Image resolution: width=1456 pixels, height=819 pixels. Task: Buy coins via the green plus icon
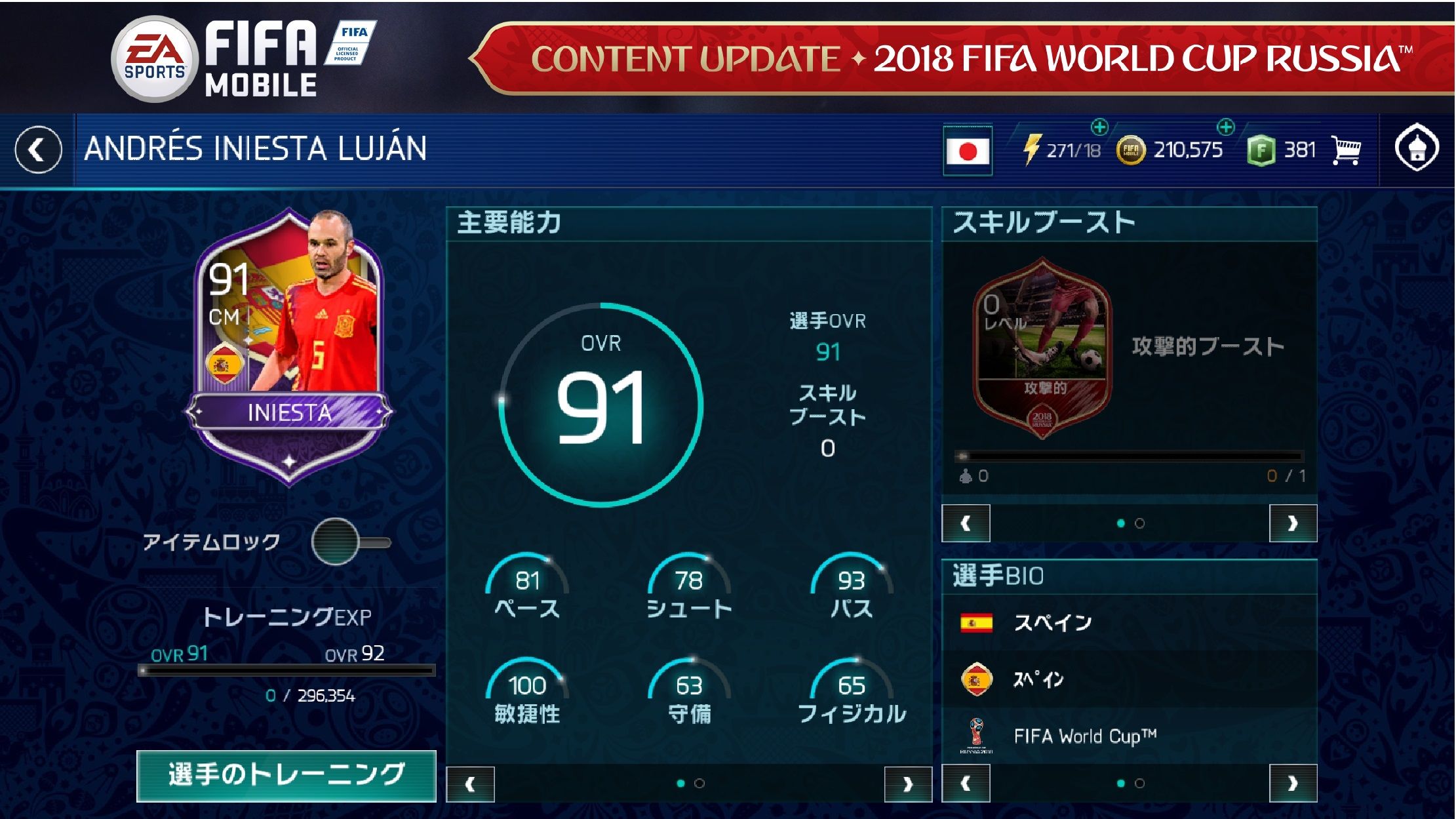tap(1225, 126)
